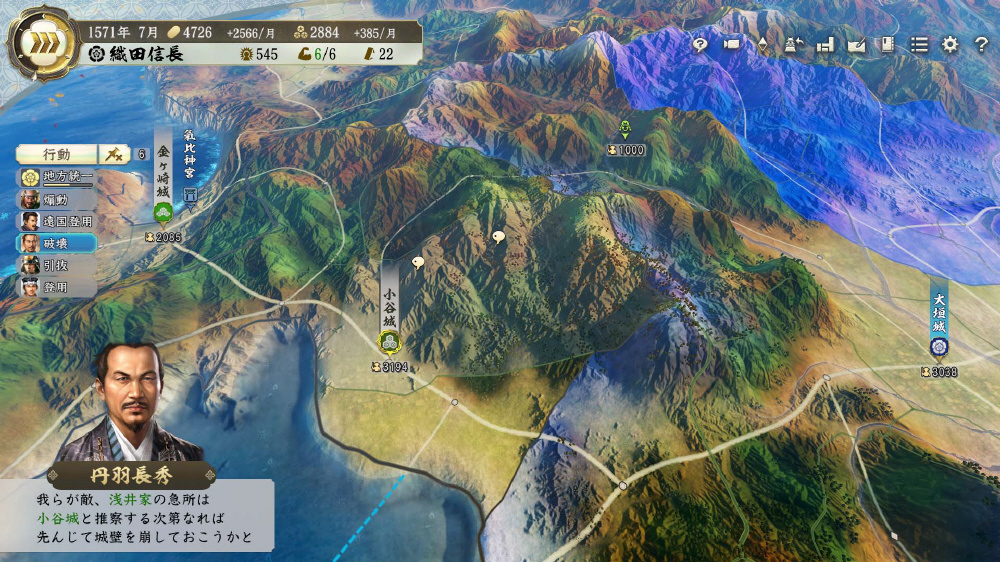Open the speech-bubble hint icon in toolbar
Image resolution: width=1000 pixels, height=562 pixels.
[700, 45]
